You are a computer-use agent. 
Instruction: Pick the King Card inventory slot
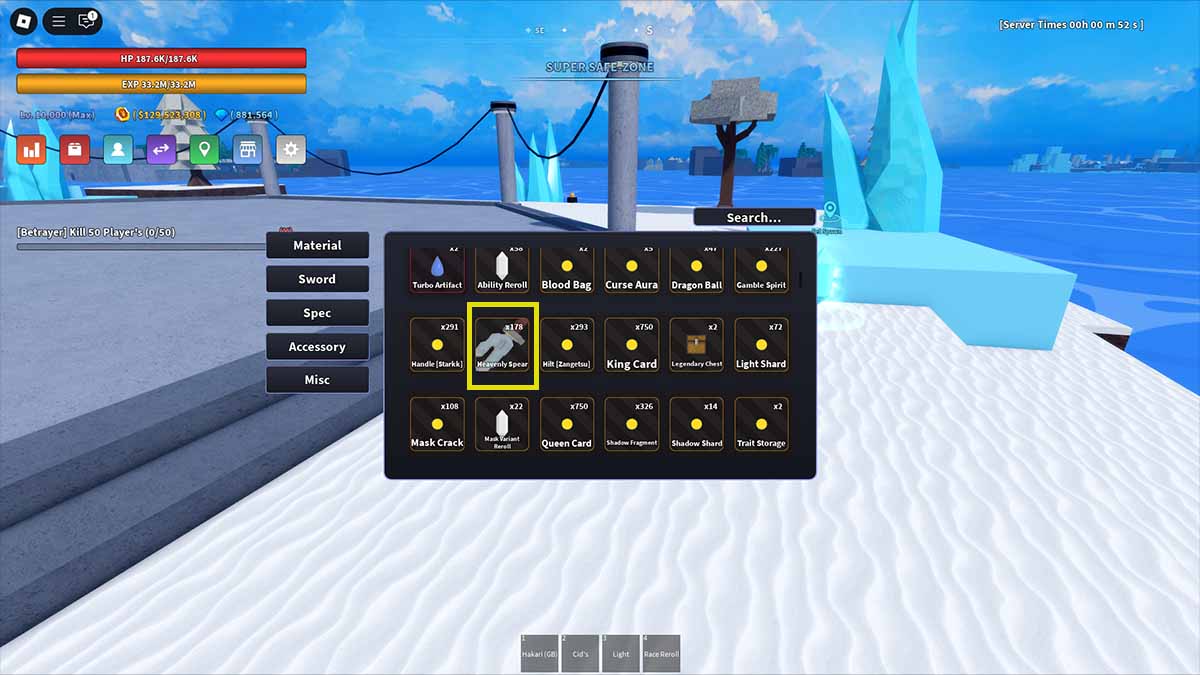632,346
